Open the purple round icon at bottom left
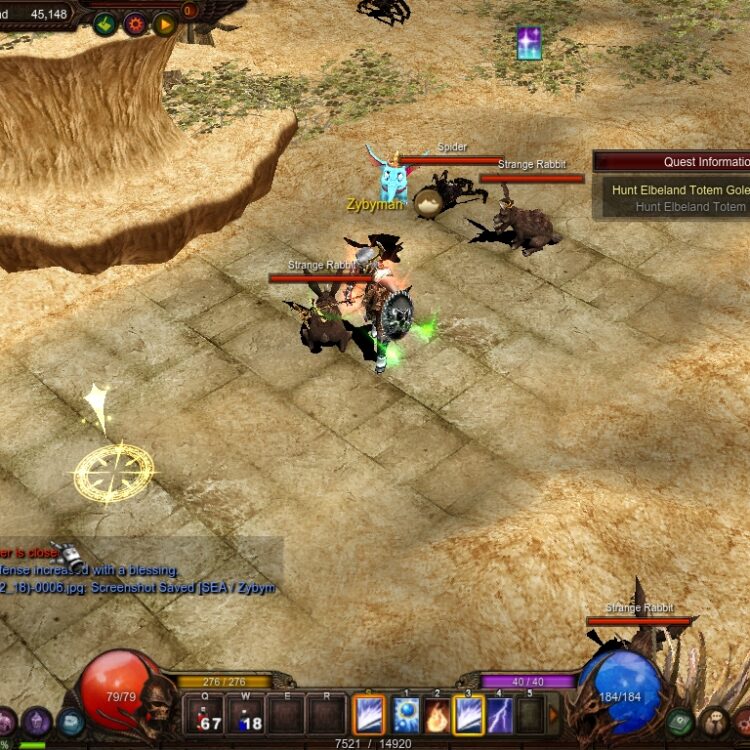Viewport: 750px width, 750px height. coord(38,721)
